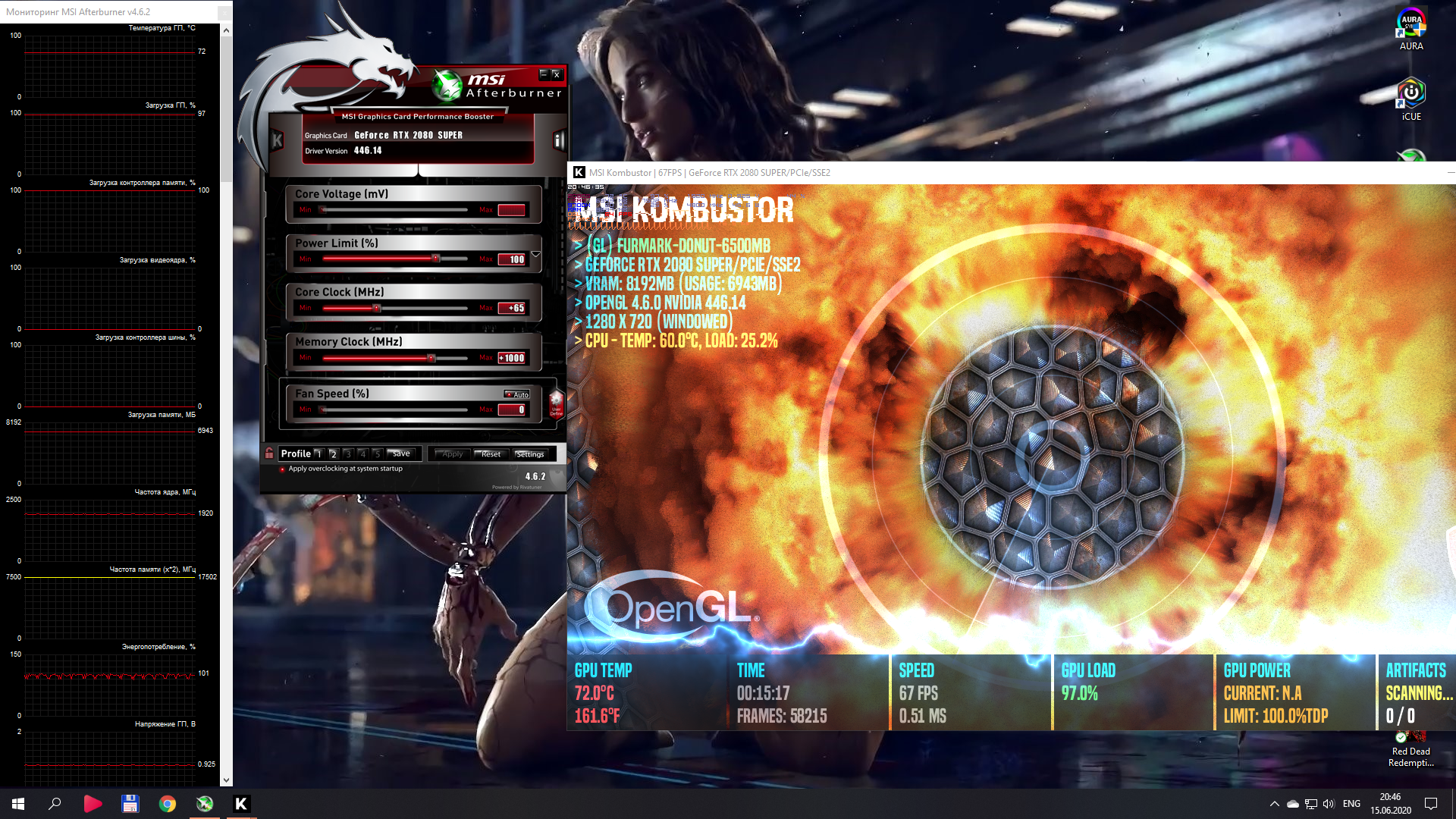The image size is (1456, 819).
Task: Select the Memory Clock +1000 value field
Action: click(x=512, y=358)
